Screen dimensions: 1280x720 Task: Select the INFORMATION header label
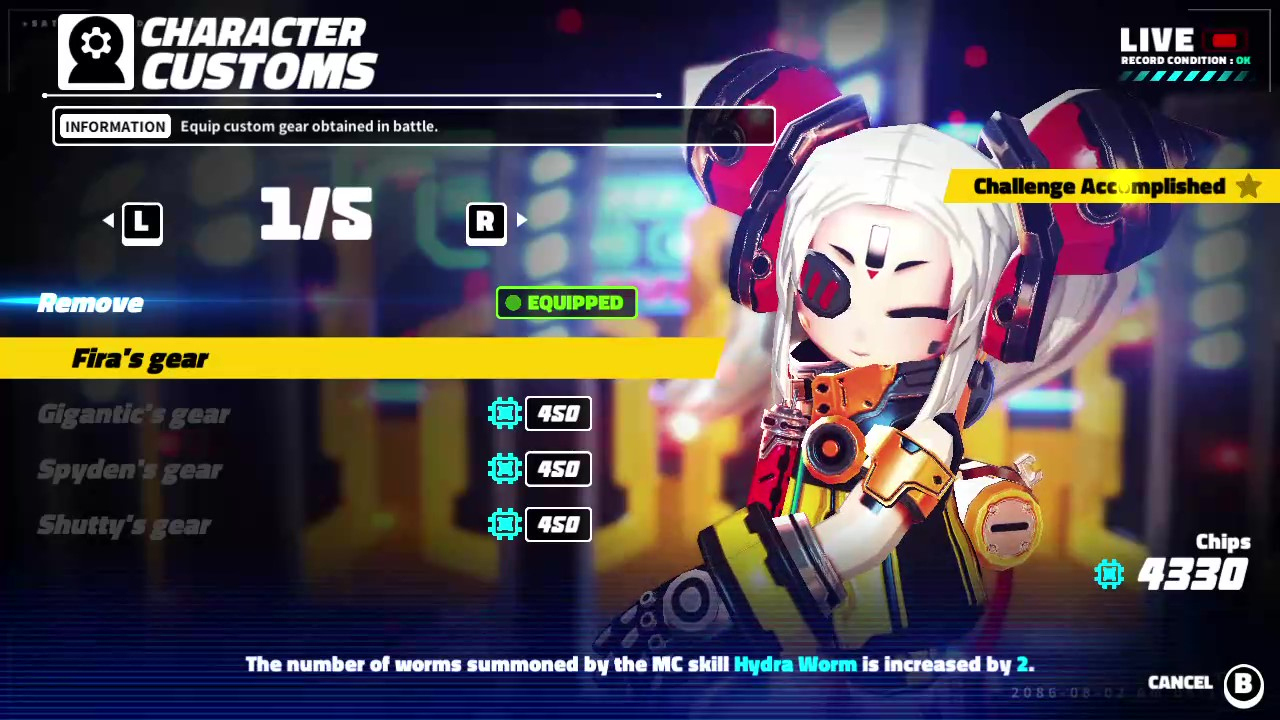tap(115, 126)
